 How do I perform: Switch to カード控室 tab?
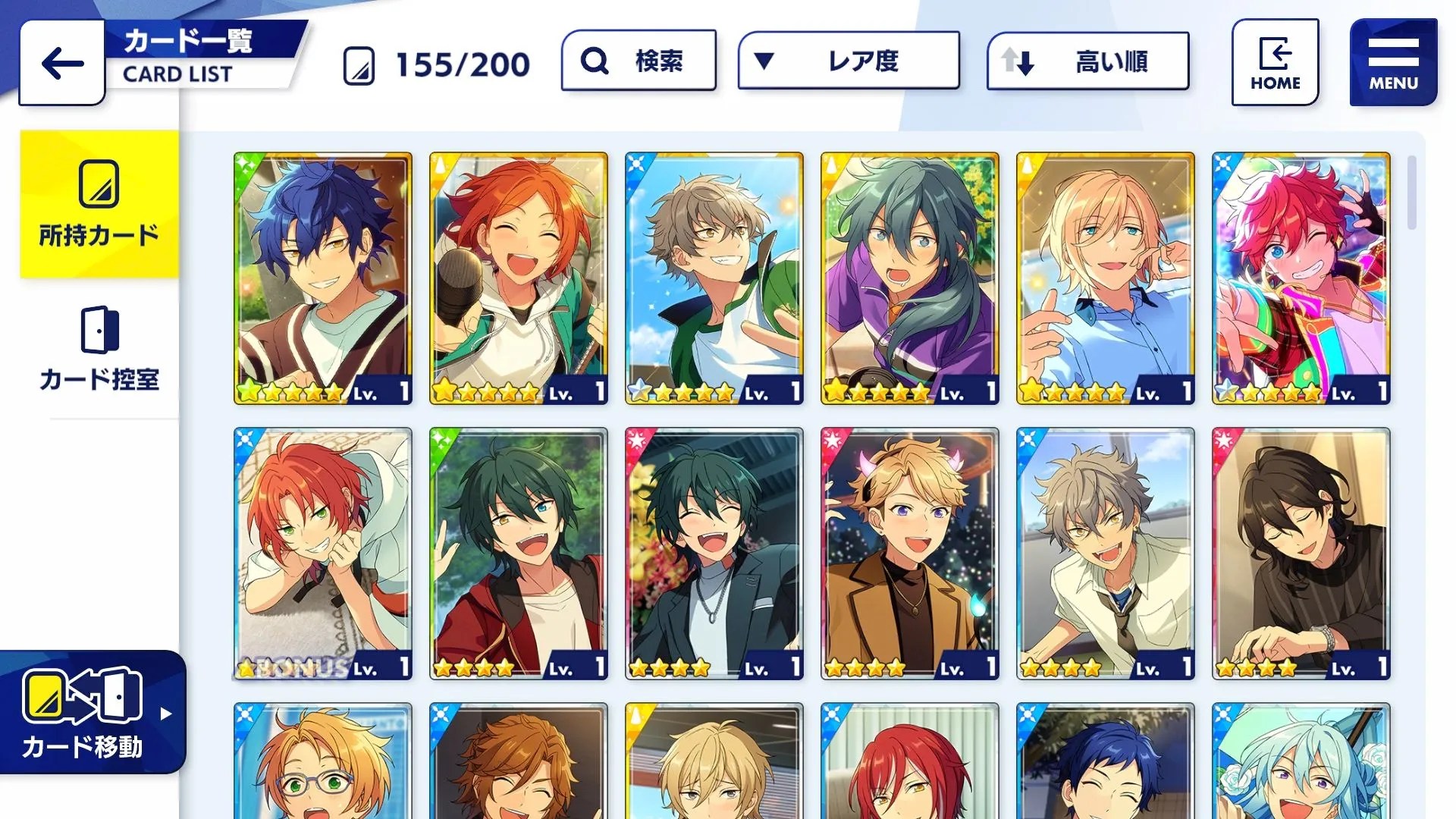(x=99, y=349)
